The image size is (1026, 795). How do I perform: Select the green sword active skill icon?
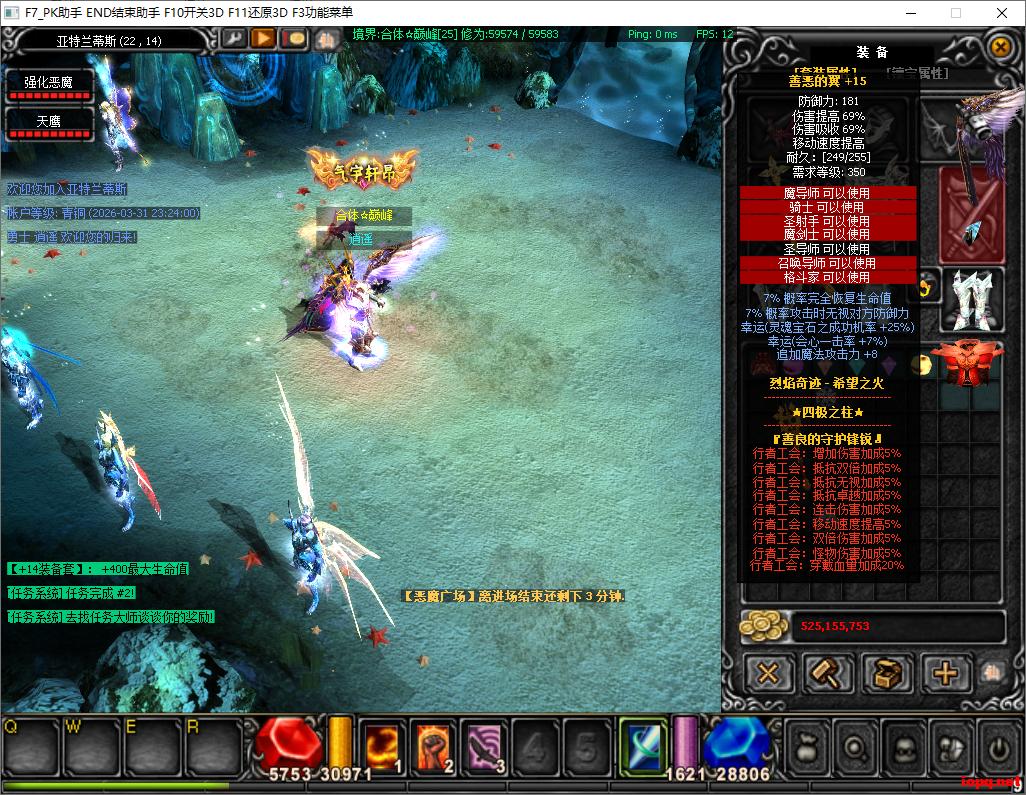642,746
